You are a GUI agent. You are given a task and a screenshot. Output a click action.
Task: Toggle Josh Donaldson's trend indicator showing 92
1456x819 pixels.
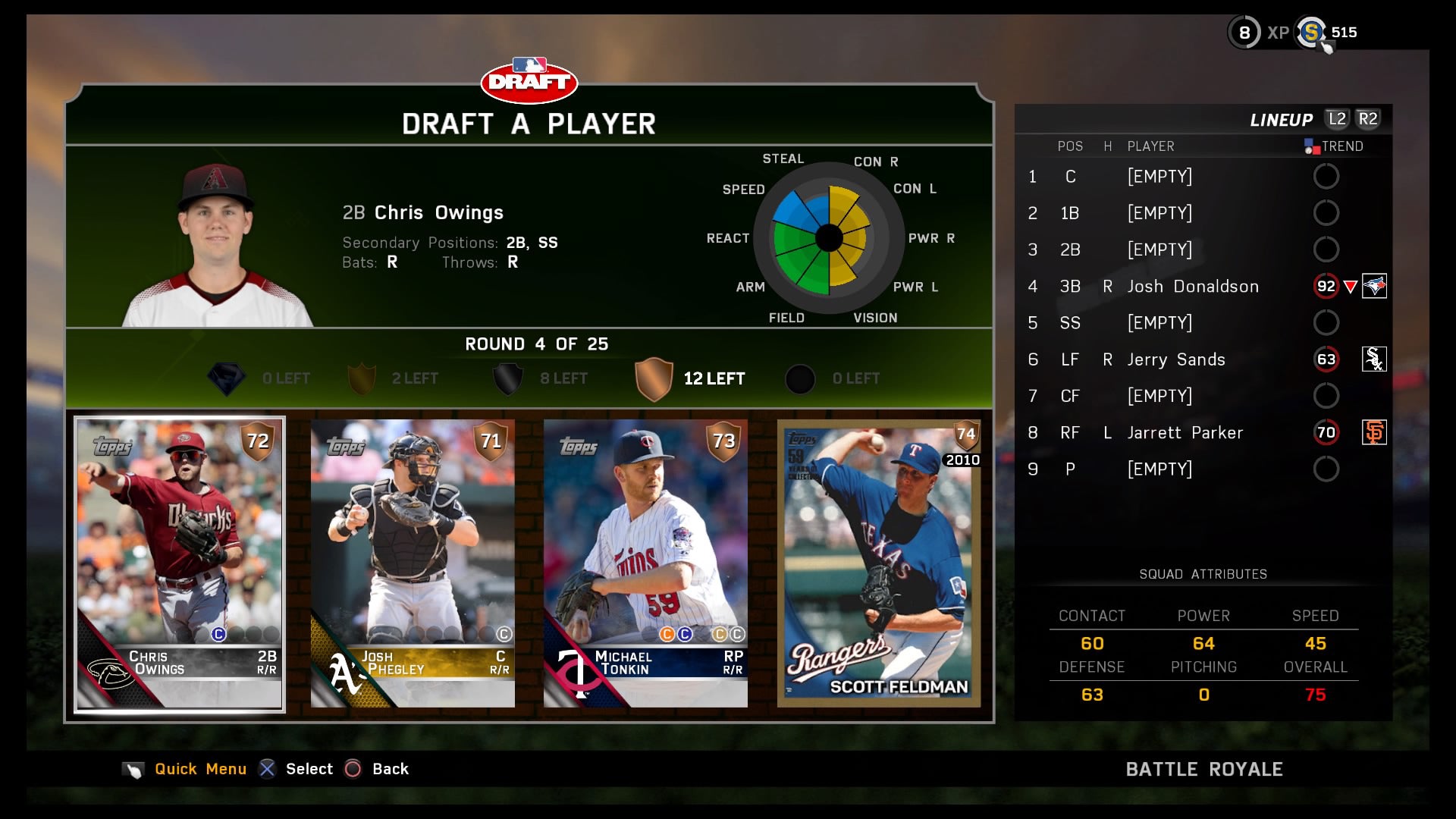[x=1326, y=287]
